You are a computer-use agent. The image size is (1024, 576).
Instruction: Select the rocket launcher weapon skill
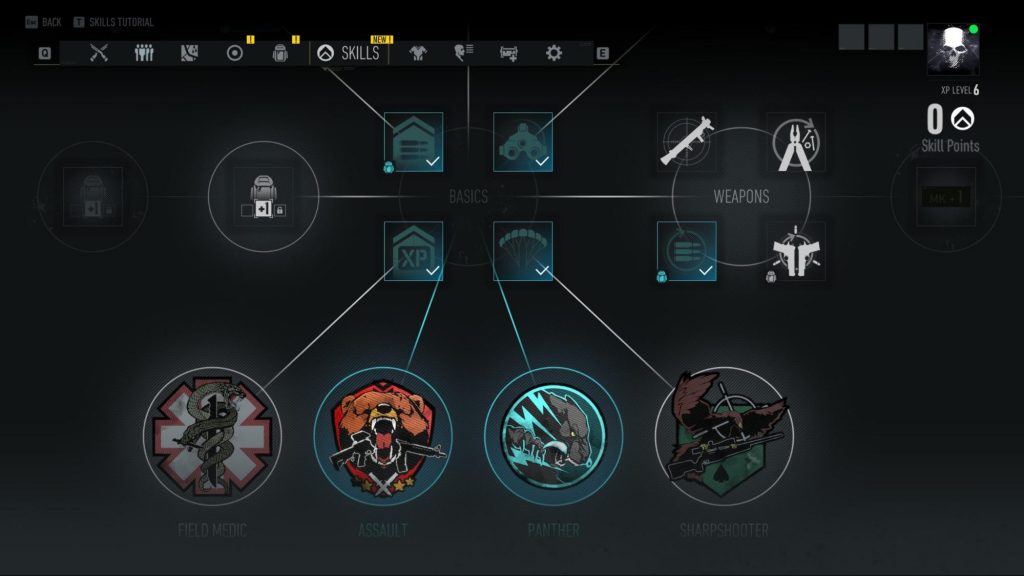(x=687, y=141)
